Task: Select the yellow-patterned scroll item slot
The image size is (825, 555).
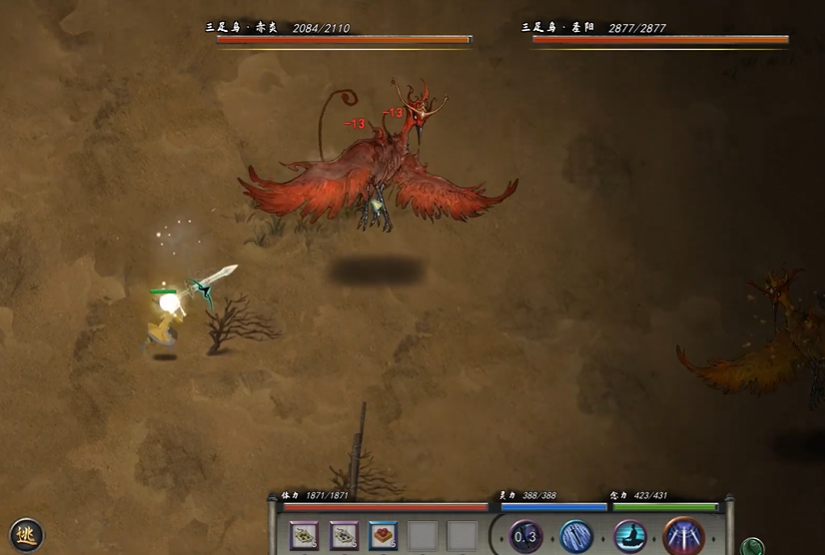Action: point(305,536)
